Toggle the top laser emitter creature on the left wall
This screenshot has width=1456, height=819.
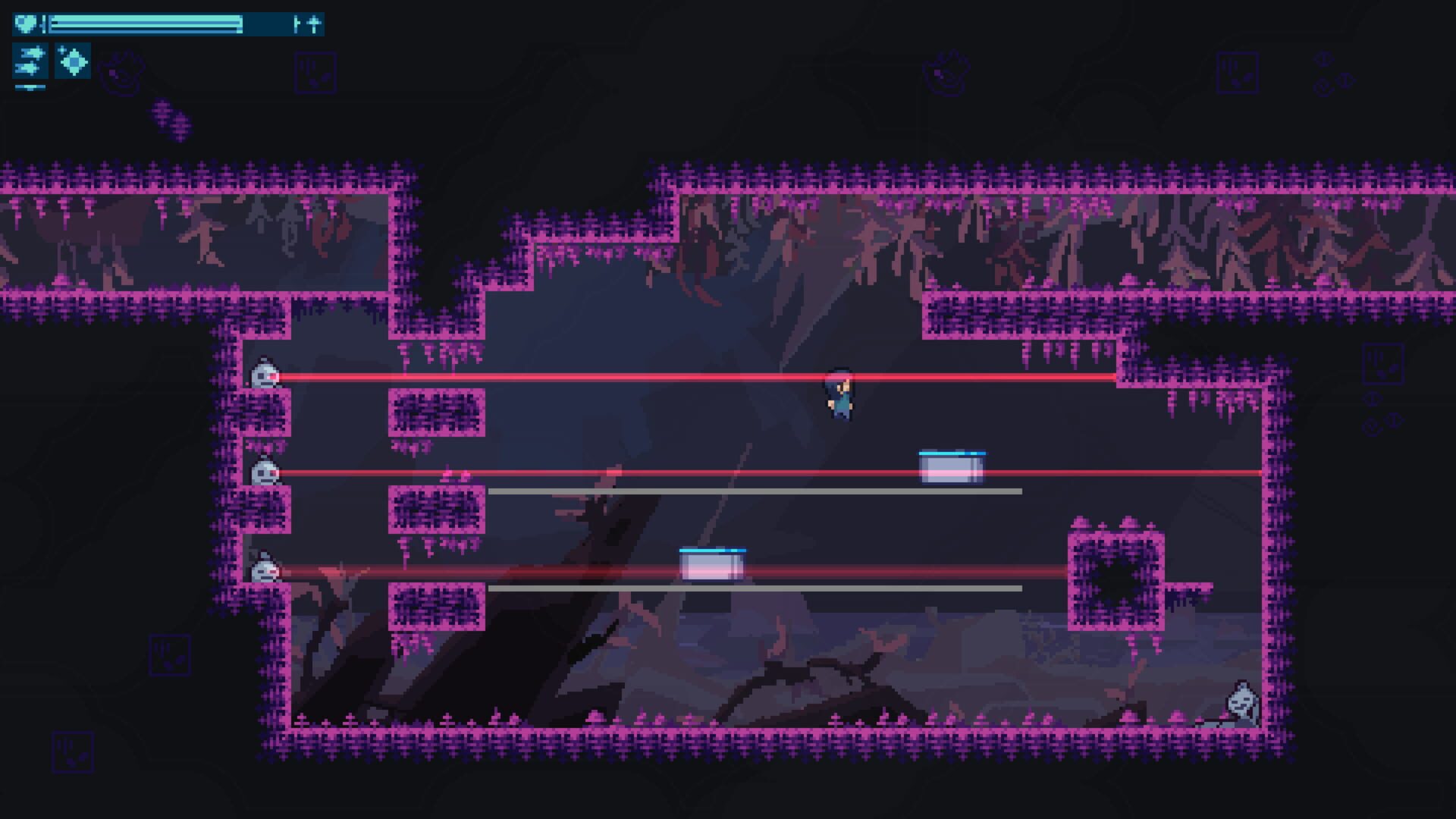click(264, 375)
